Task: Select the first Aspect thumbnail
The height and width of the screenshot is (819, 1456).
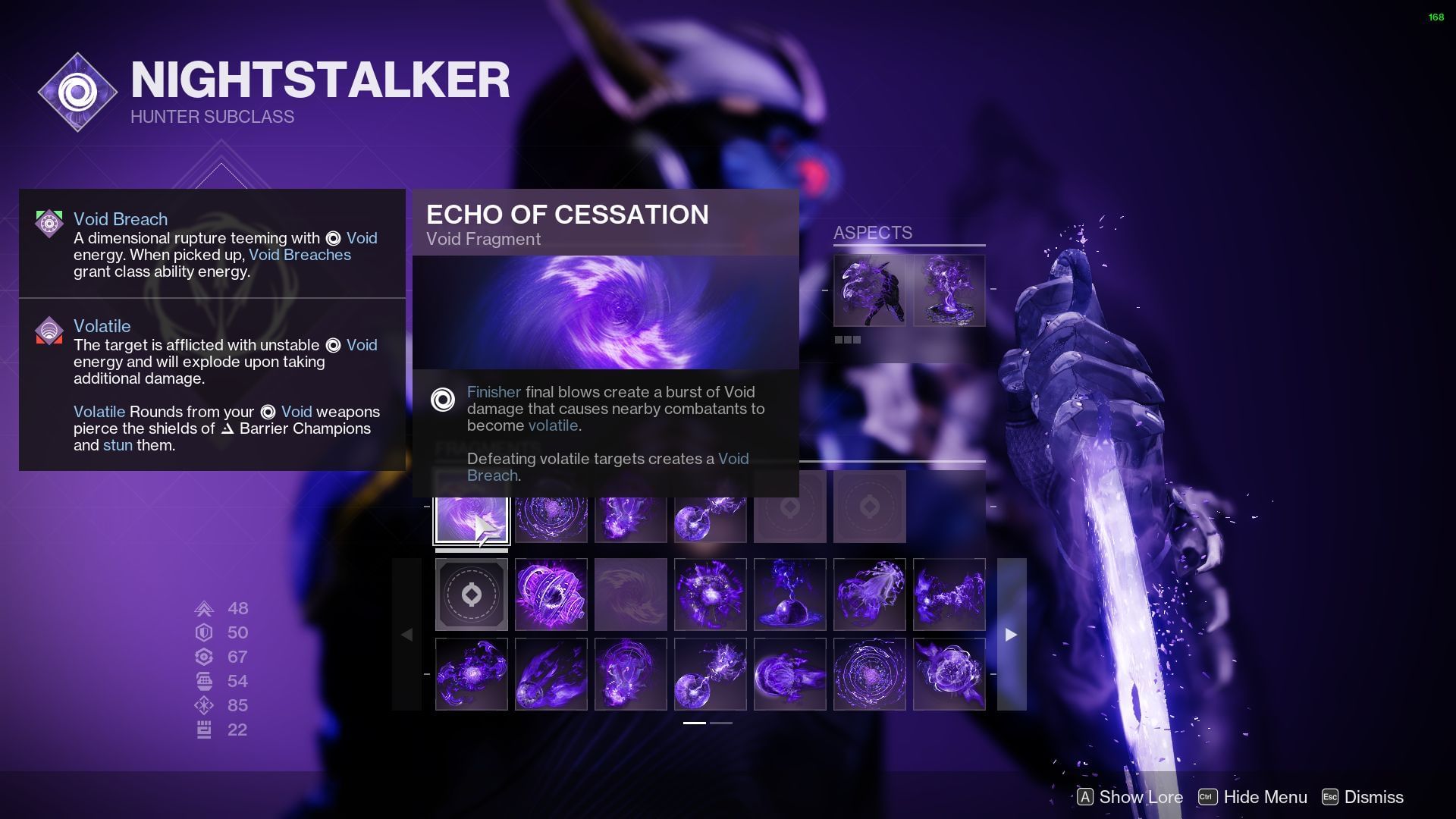Action: click(869, 290)
